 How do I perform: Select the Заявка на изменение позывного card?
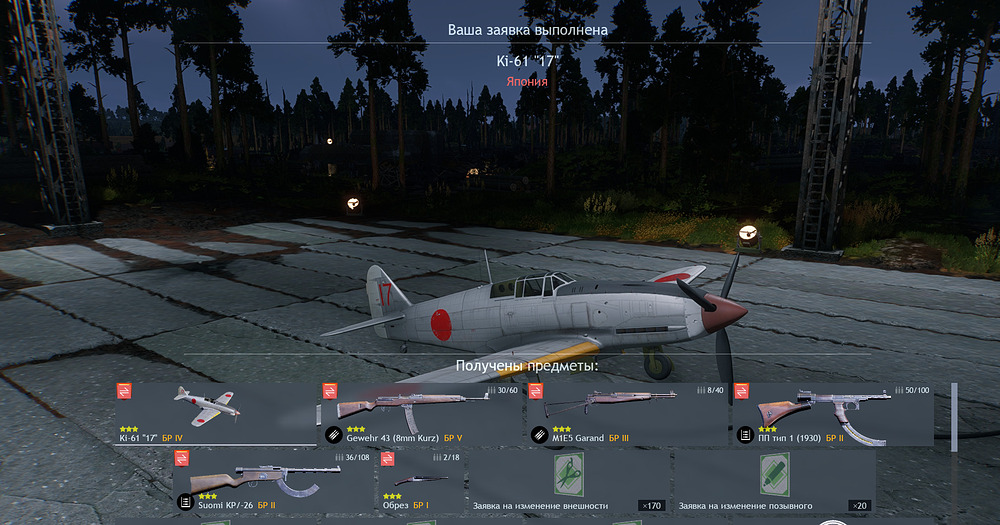pyautogui.click(x=774, y=481)
